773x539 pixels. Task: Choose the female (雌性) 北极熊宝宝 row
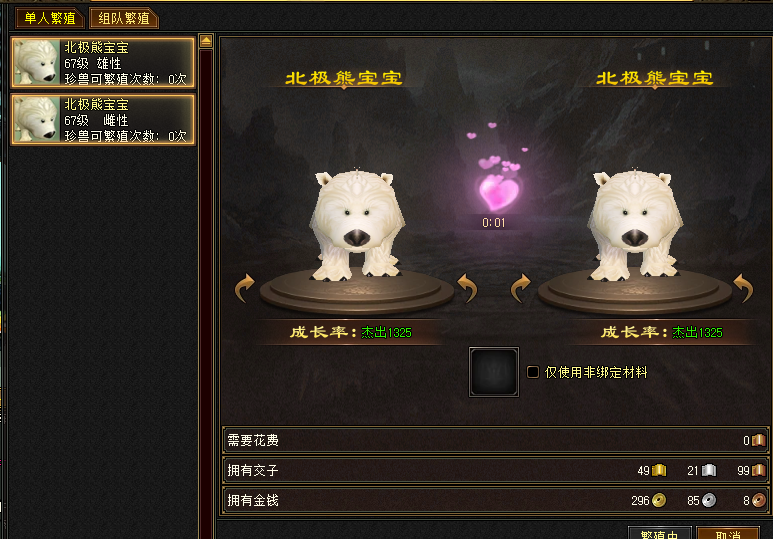[103, 120]
